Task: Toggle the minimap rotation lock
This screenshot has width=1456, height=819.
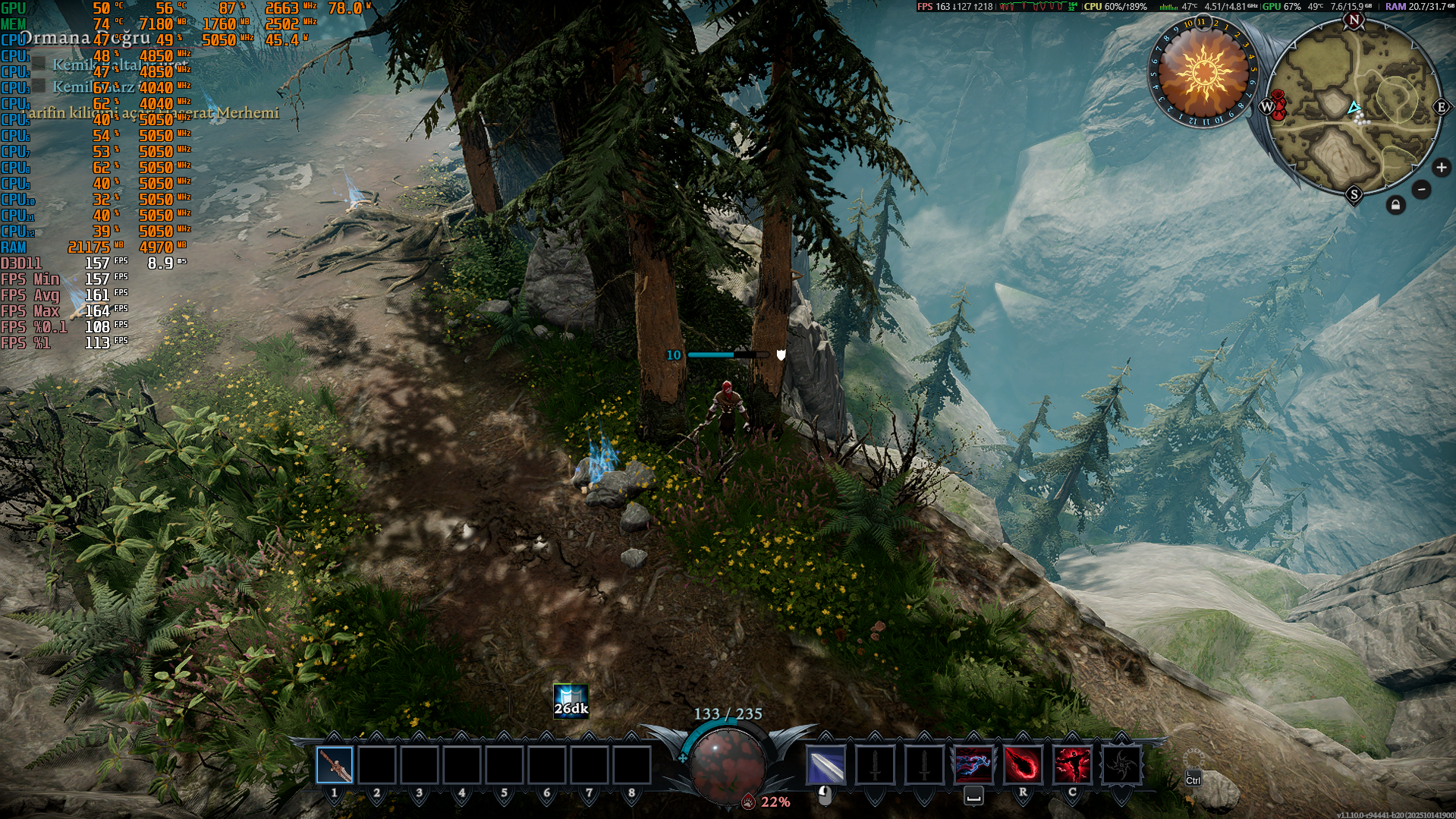Action: [x=1395, y=205]
